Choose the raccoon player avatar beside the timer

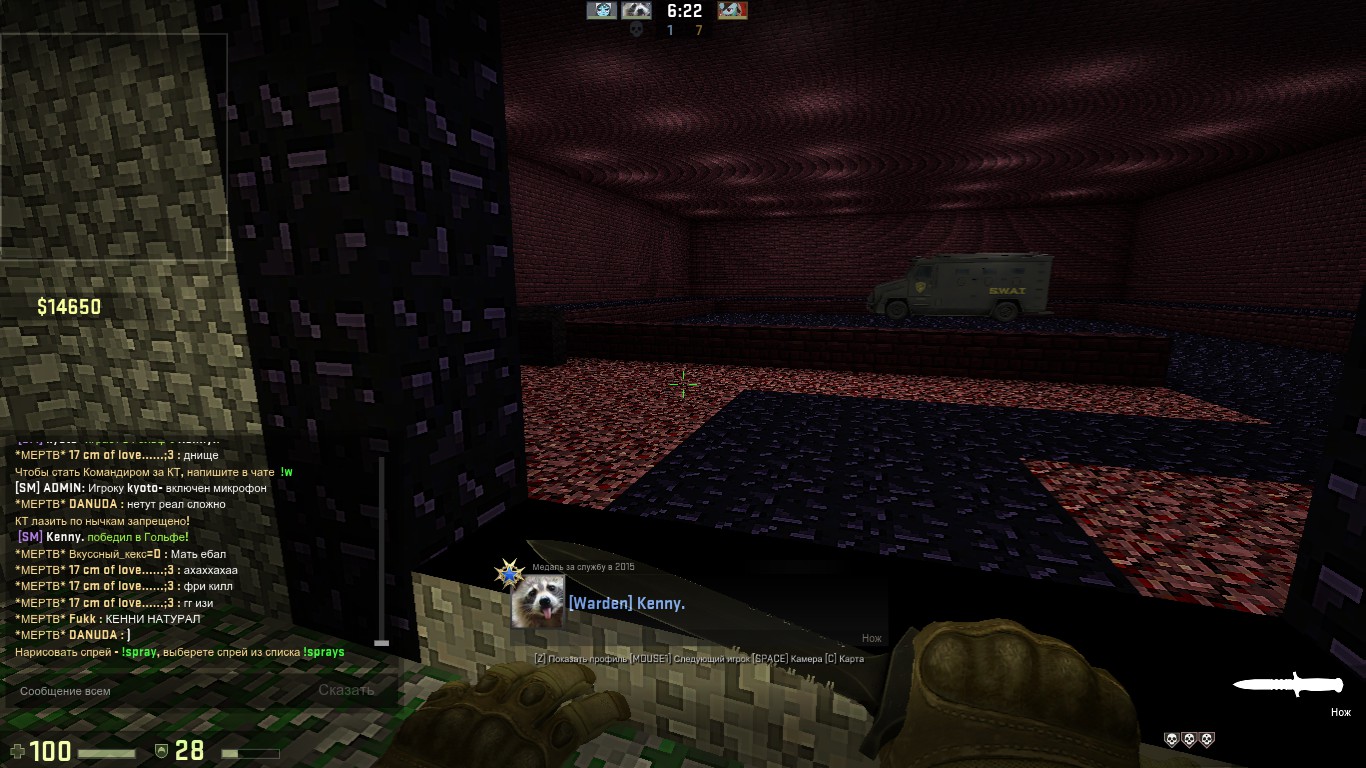coord(636,11)
